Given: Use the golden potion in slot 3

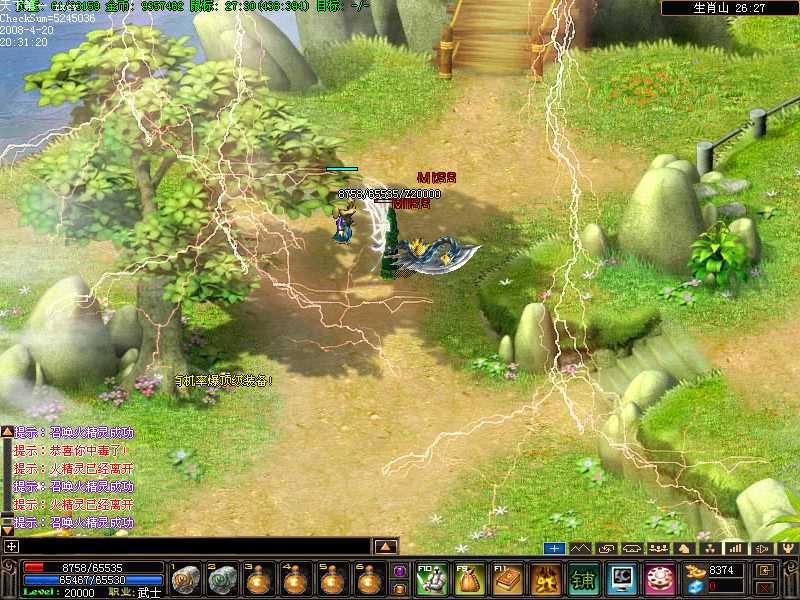Looking at the screenshot, I should click(258, 579).
